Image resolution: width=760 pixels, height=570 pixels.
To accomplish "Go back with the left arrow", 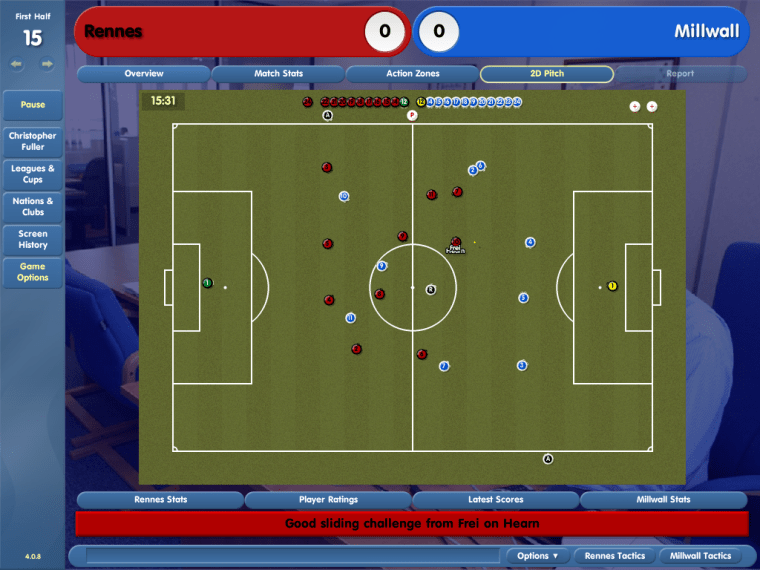I will 17,64.
